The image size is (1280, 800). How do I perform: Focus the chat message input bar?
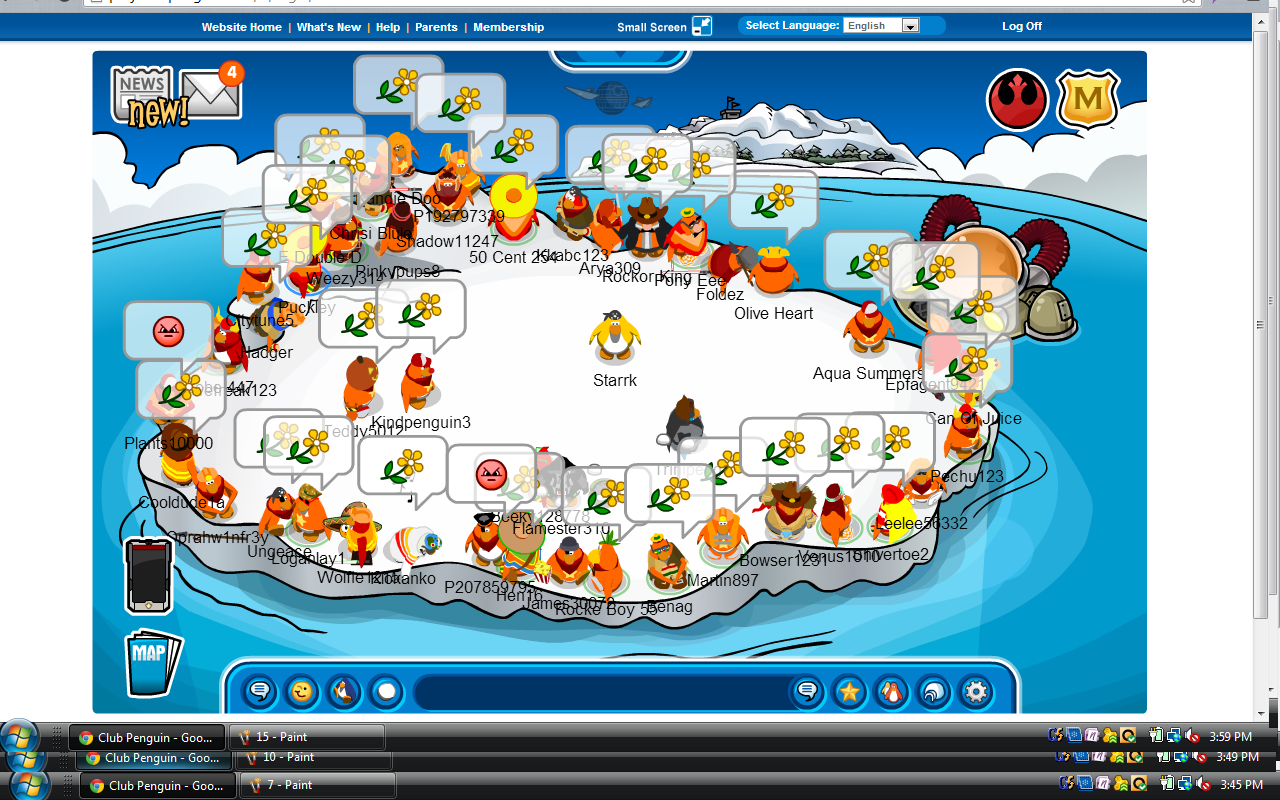(x=600, y=691)
